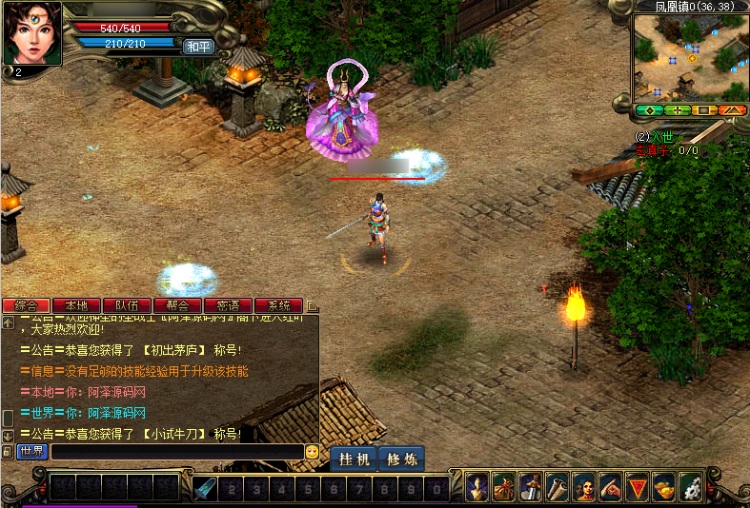Toggle the 和平 peace attack mode
Viewport: 750px width, 508px height.
coord(198,46)
